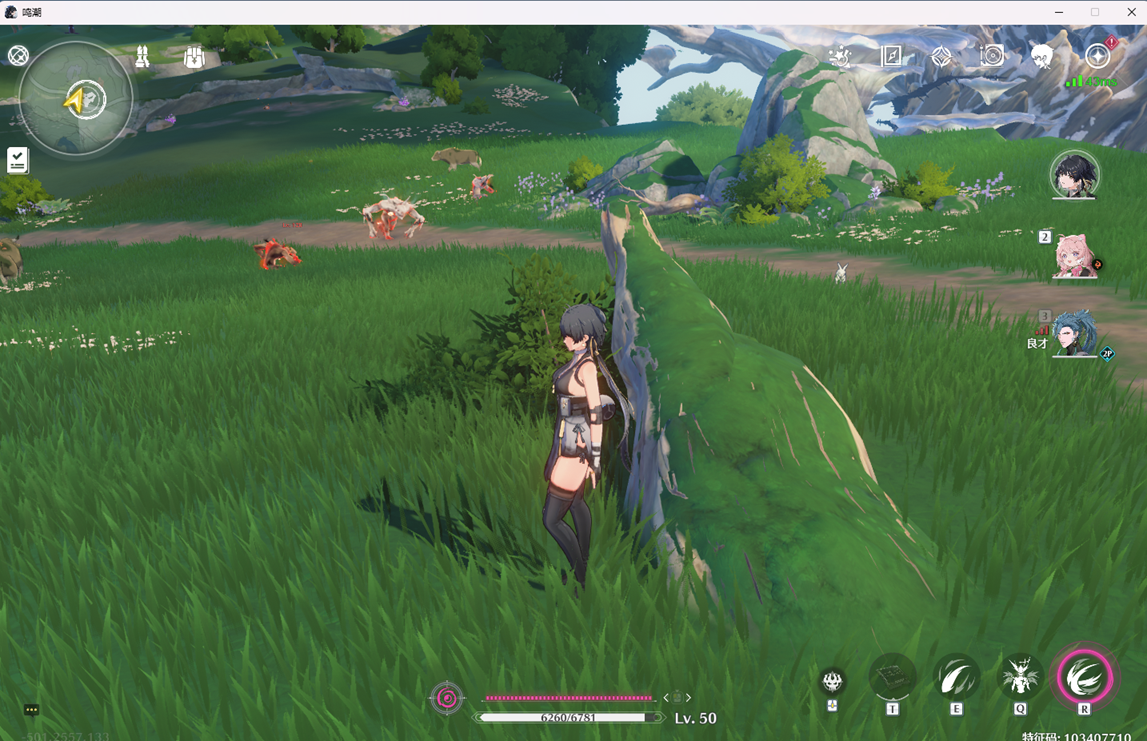Trigger the feather slash resonance skill
This screenshot has width=1147, height=741.
tap(957, 677)
